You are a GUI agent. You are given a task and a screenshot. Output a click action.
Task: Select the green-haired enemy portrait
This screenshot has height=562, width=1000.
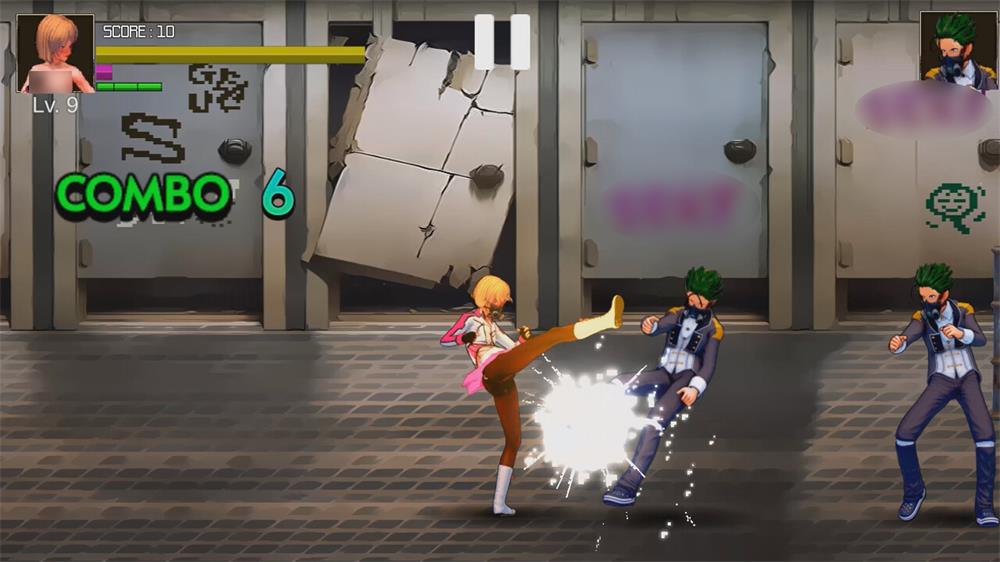pos(958,47)
